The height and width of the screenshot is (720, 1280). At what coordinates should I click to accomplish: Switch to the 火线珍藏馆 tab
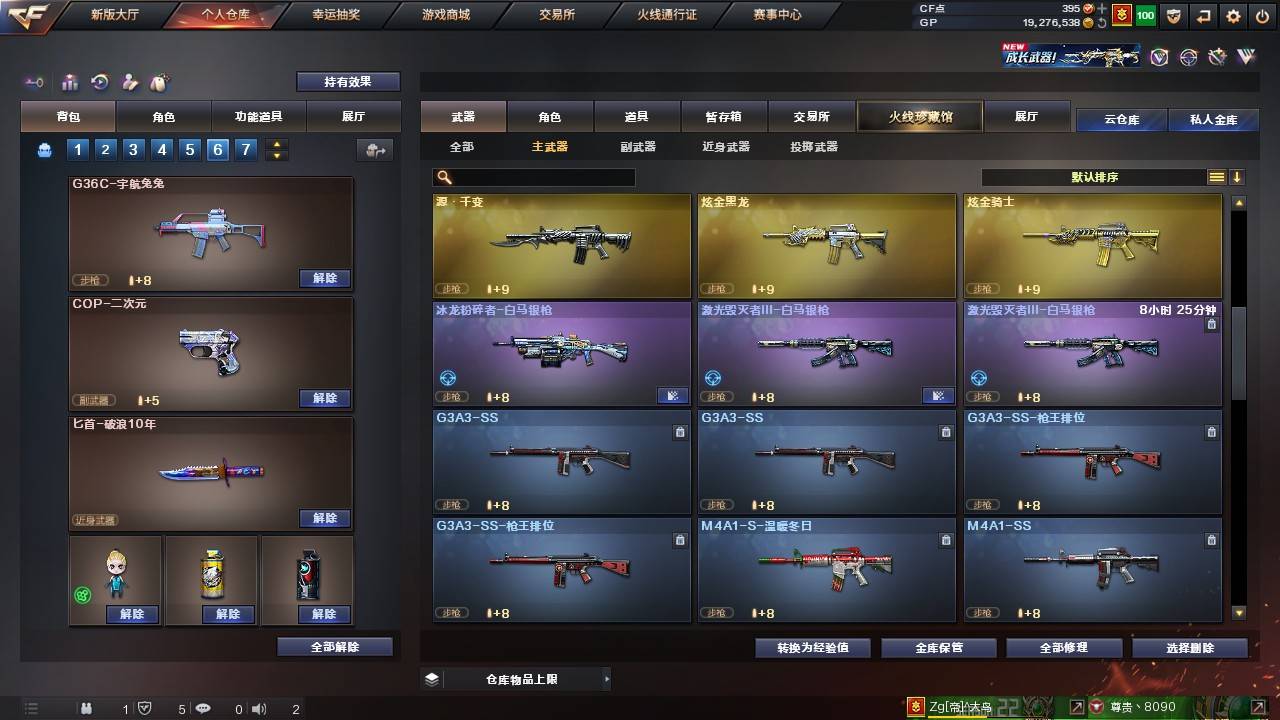(x=919, y=116)
